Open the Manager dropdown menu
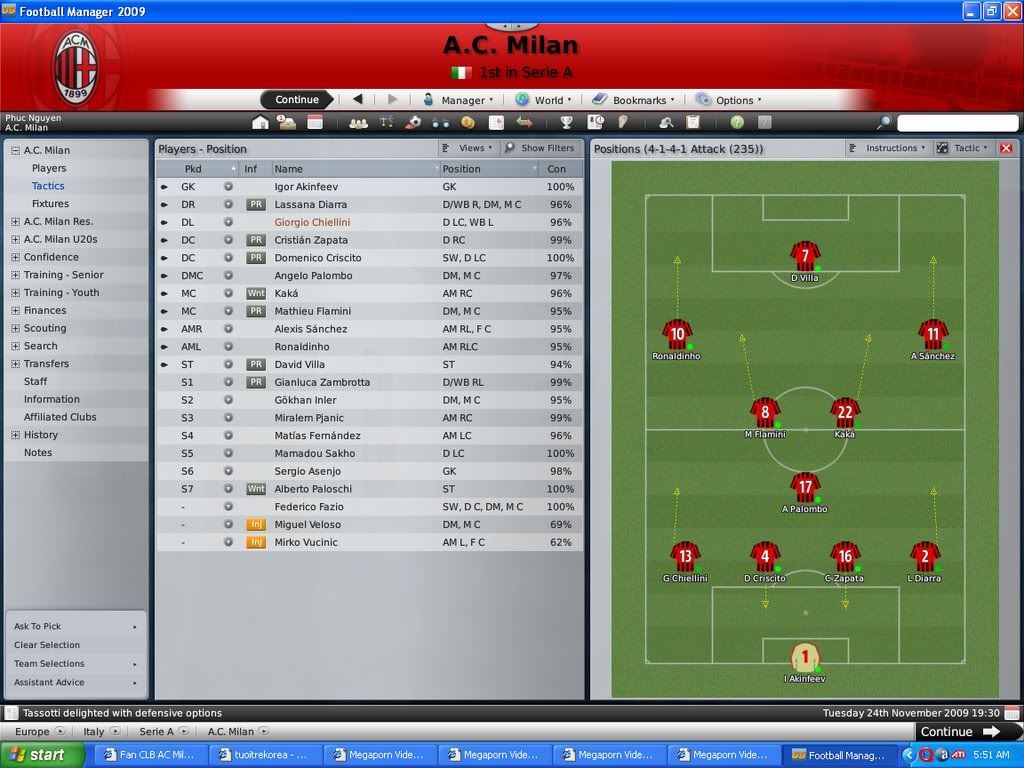The height and width of the screenshot is (768, 1024). pyautogui.click(x=455, y=100)
